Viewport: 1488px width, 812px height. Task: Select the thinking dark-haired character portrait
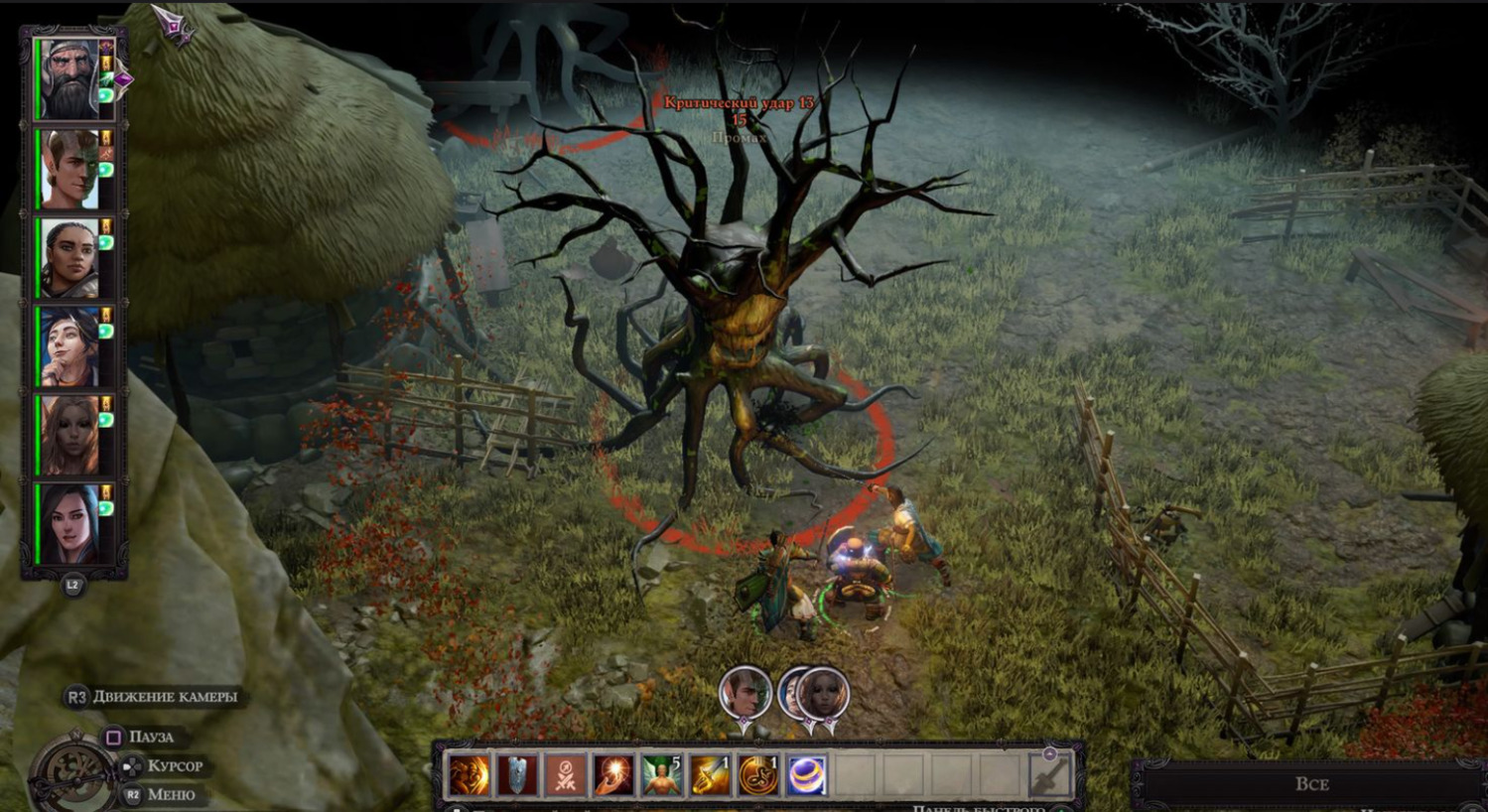click(x=68, y=346)
